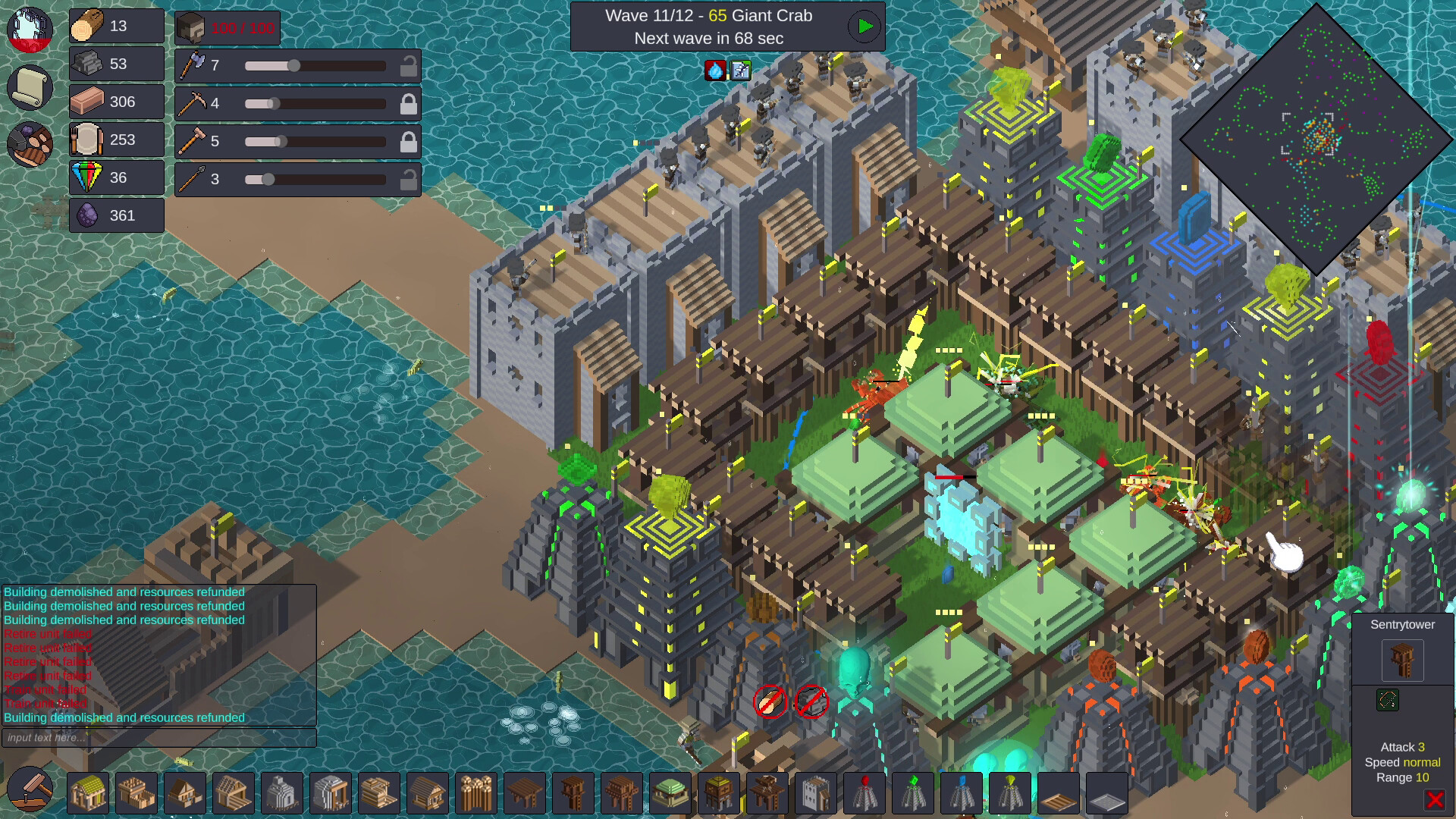Click the portal health indicator top-left
This screenshot has width=1456, height=819.
tap(29, 30)
